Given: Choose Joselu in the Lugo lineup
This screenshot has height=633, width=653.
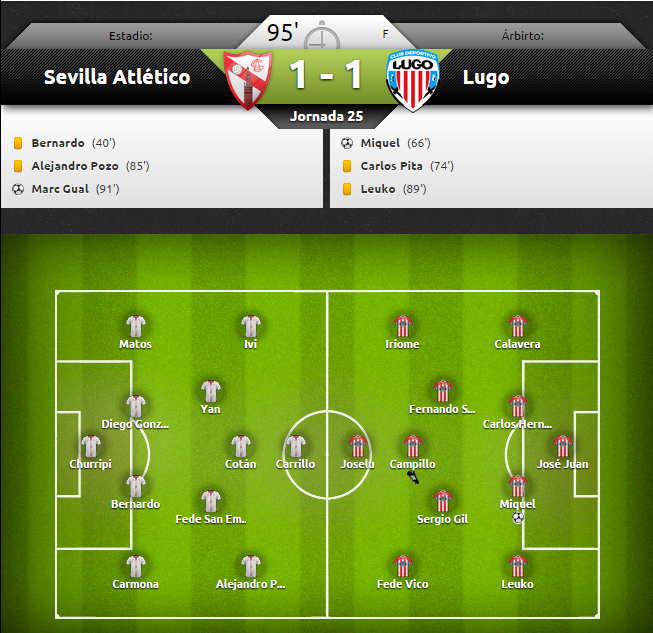Looking at the screenshot, I should point(357,446).
